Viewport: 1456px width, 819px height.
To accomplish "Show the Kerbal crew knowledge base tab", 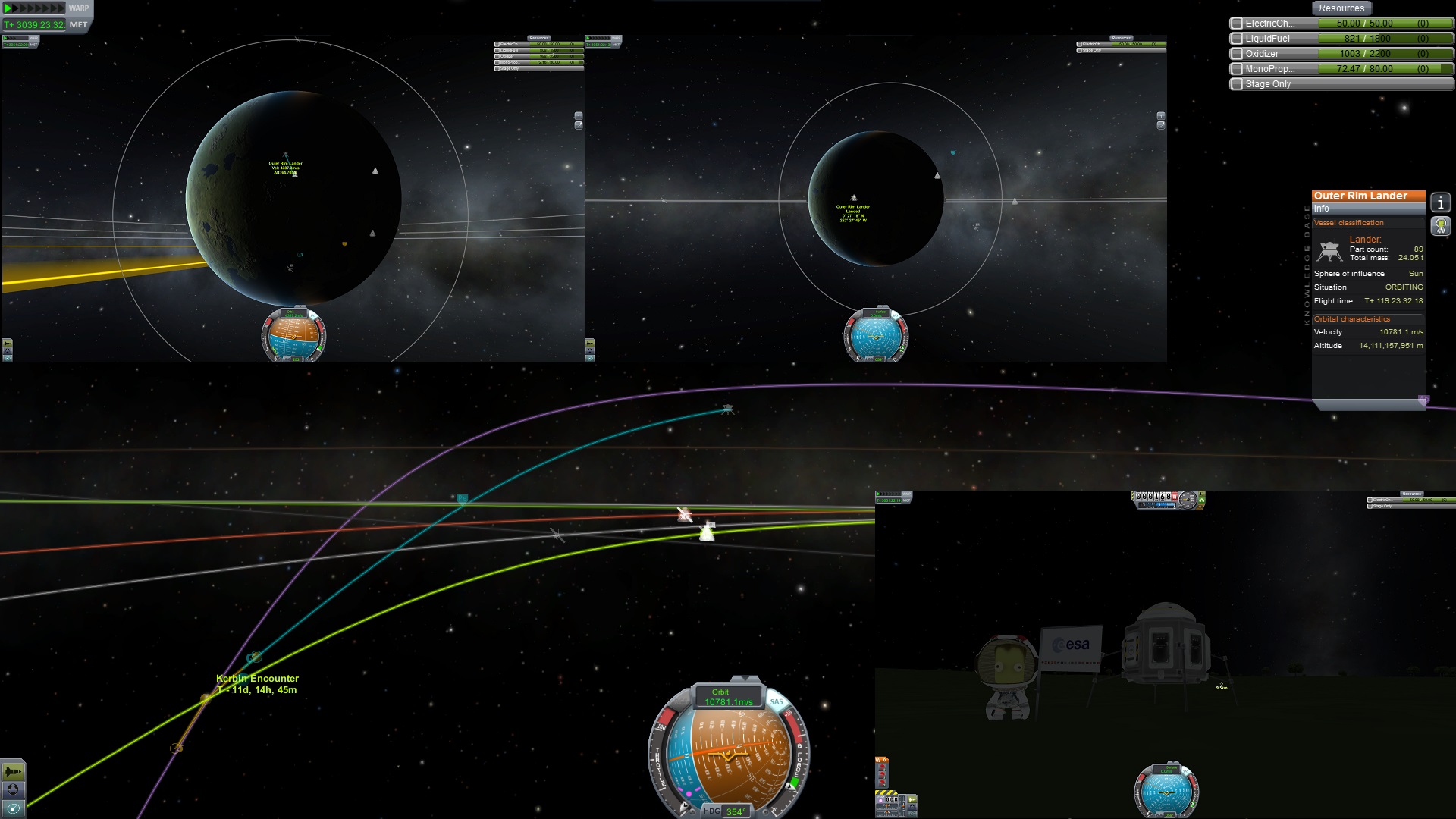I will (x=1440, y=225).
